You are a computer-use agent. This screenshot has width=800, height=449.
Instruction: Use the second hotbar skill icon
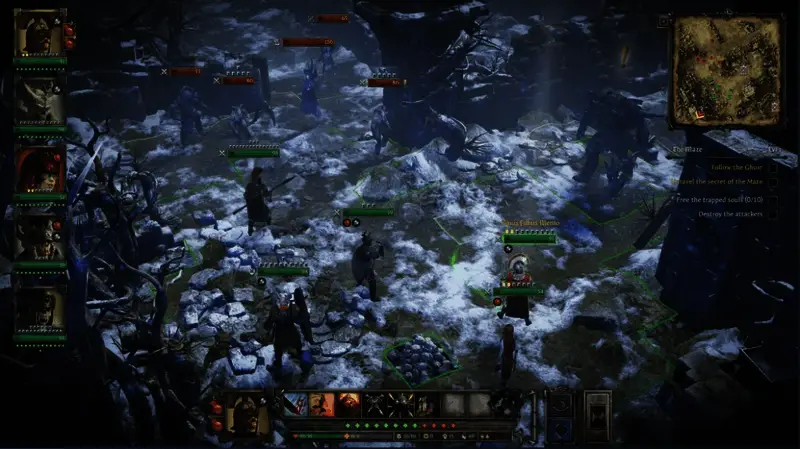click(x=321, y=404)
